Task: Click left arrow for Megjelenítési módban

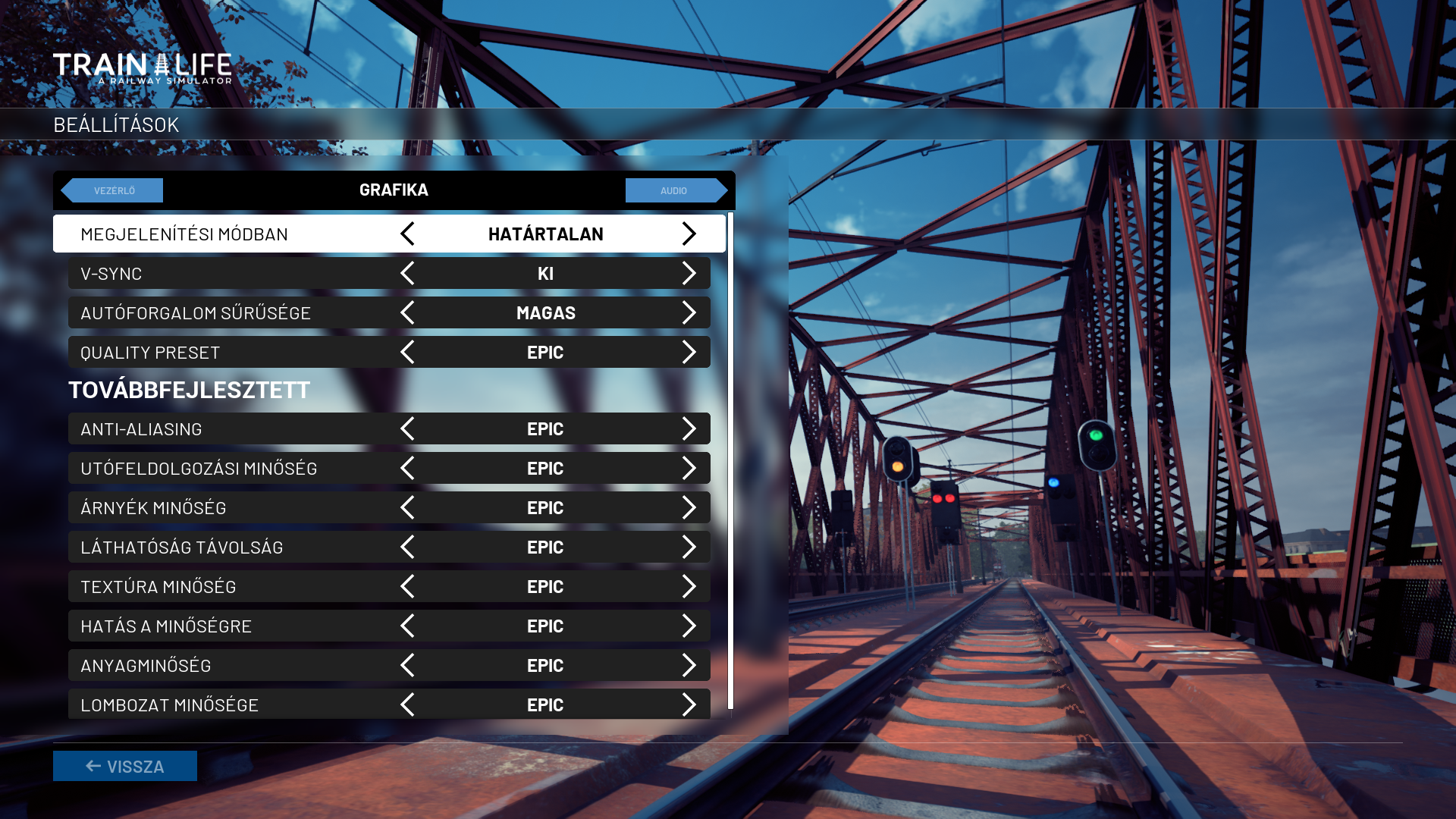Action: [x=407, y=234]
